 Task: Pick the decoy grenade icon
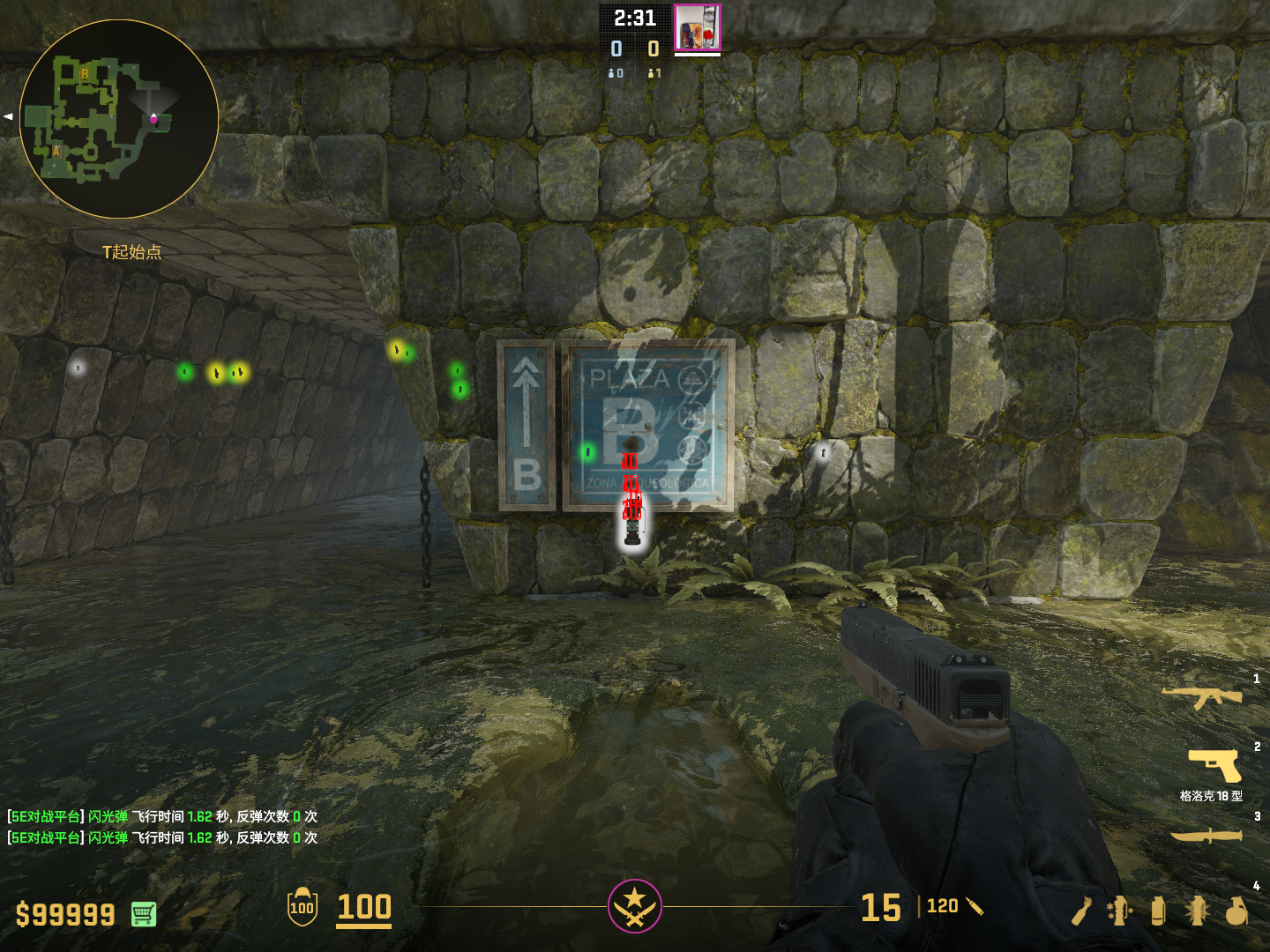tap(1119, 911)
